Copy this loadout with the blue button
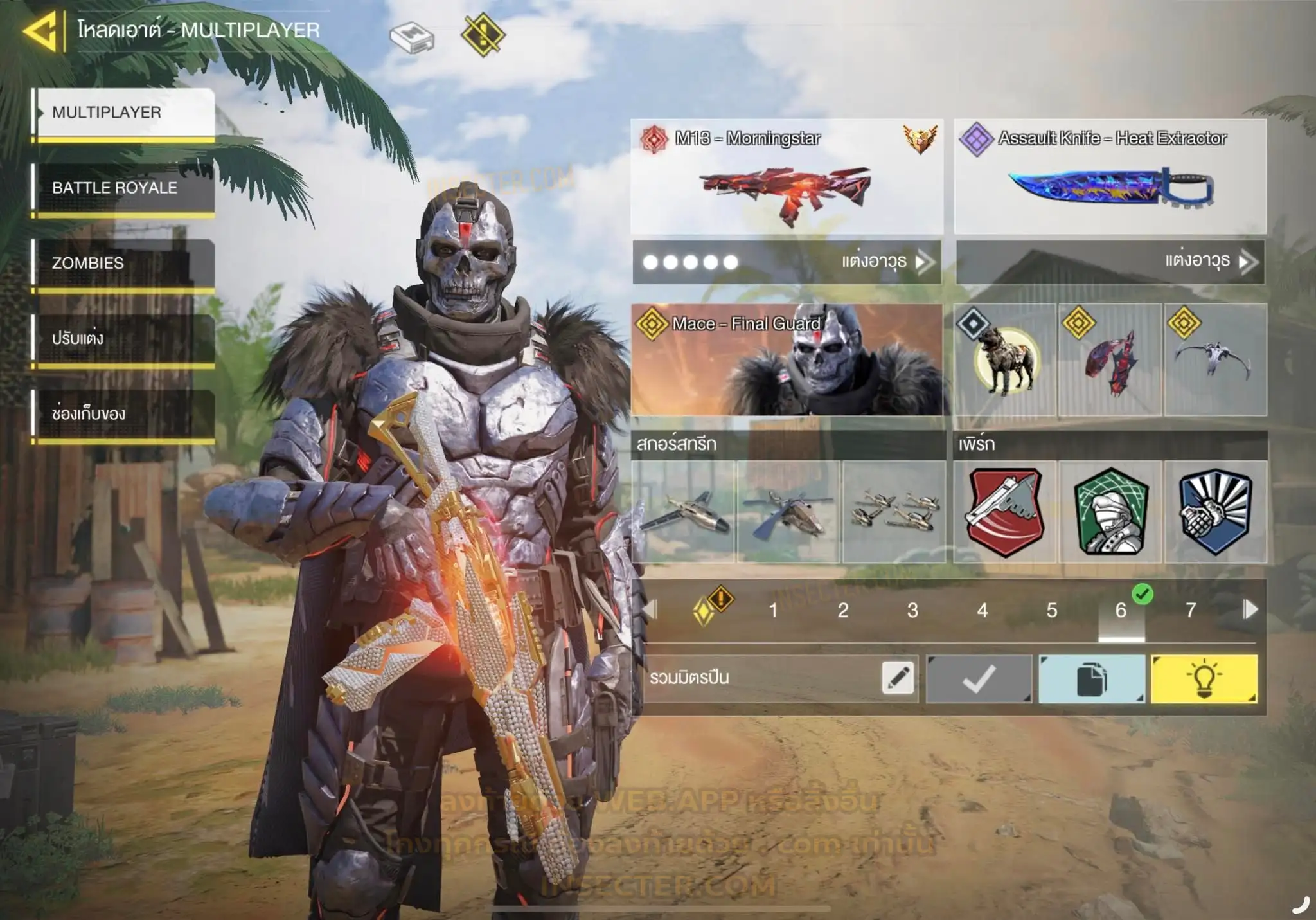 point(1091,679)
